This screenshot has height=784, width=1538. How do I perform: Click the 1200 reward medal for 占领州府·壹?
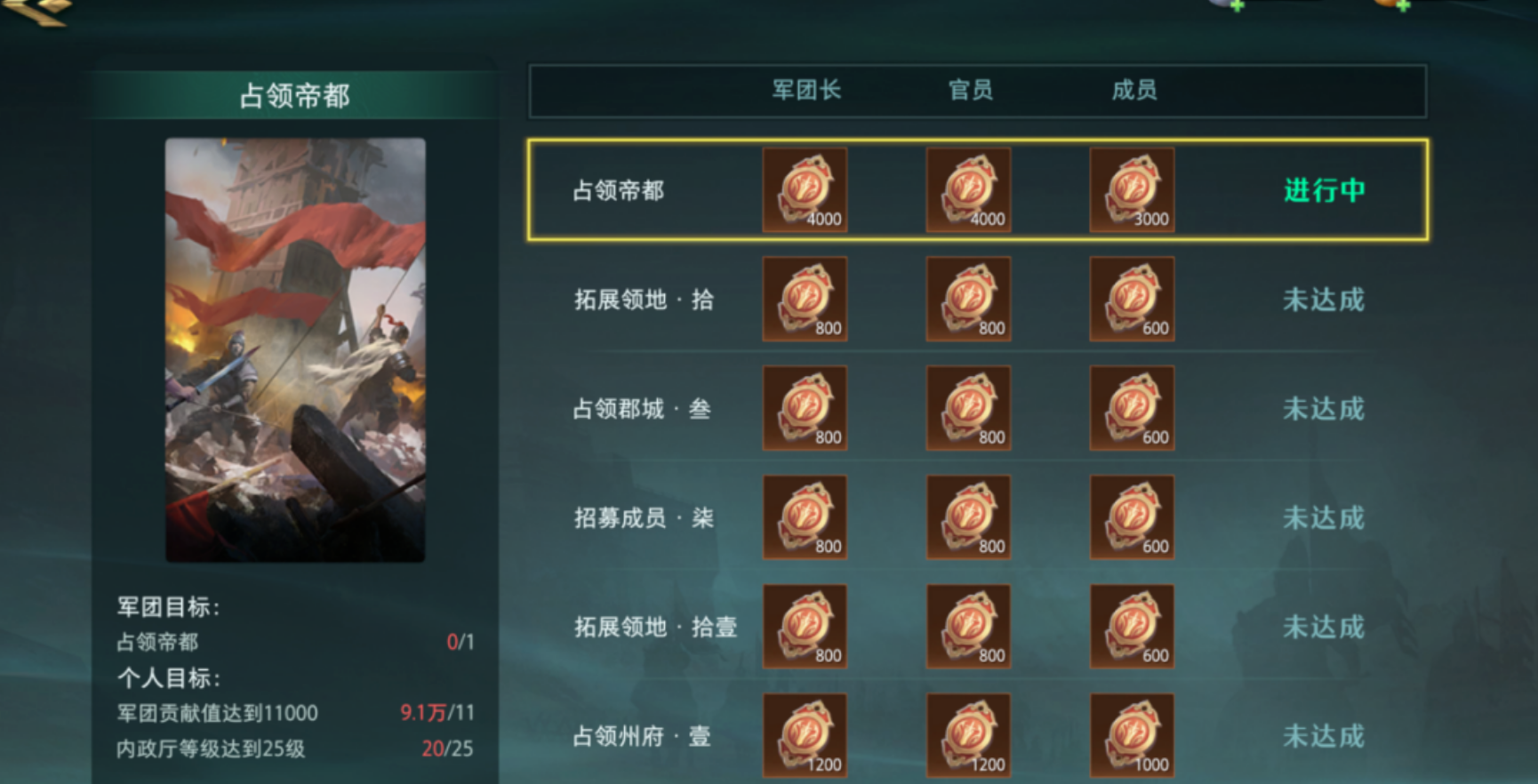point(805,736)
